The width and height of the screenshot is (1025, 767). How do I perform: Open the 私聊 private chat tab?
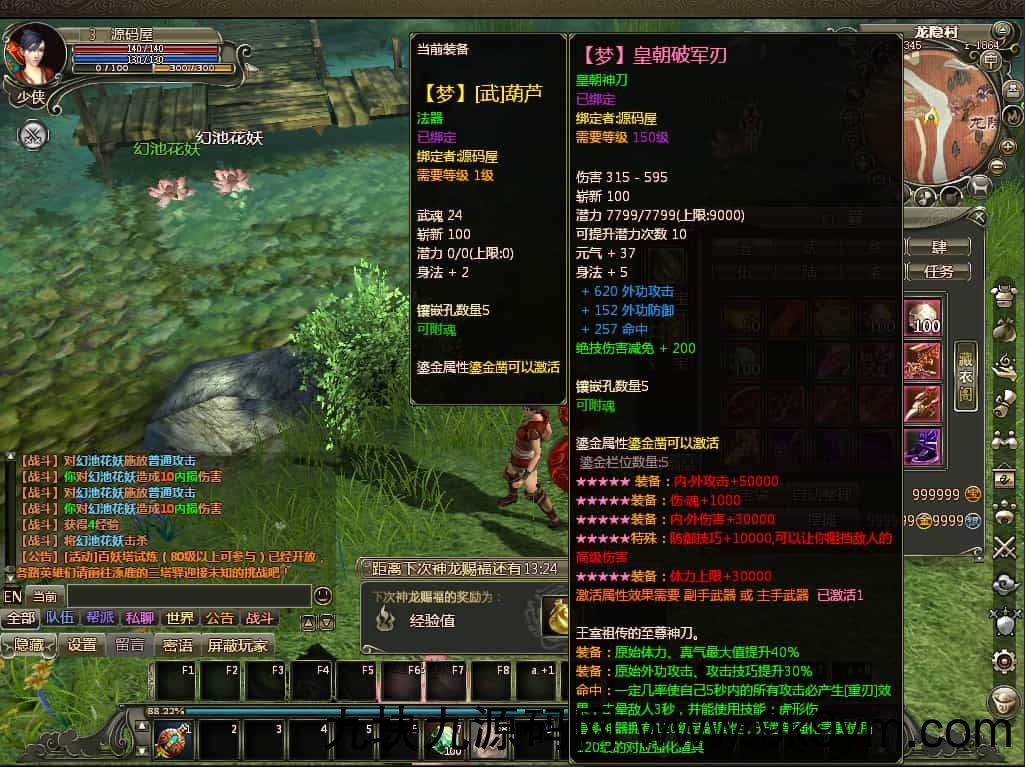coord(140,619)
